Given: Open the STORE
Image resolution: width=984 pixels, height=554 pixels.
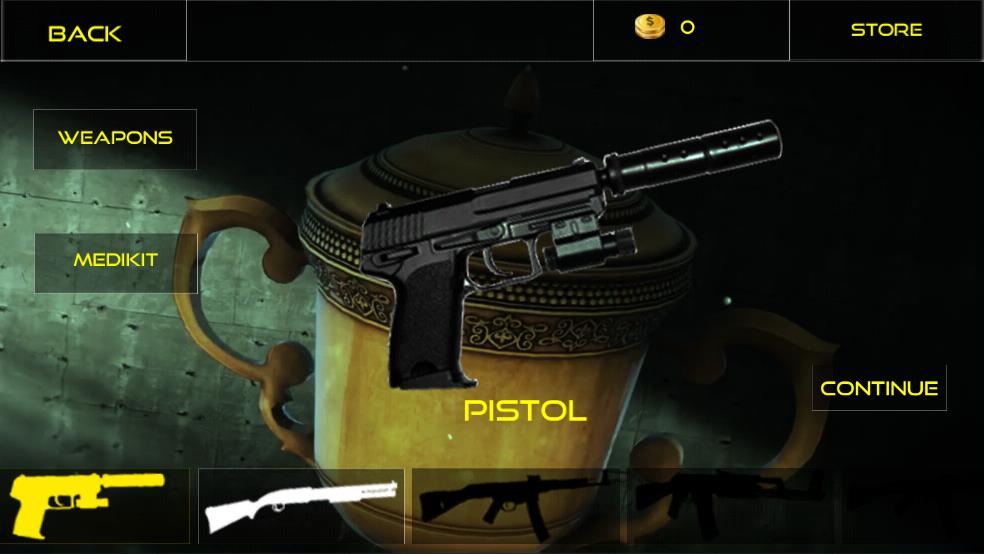Looking at the screenshot, I should click(886, 30).
